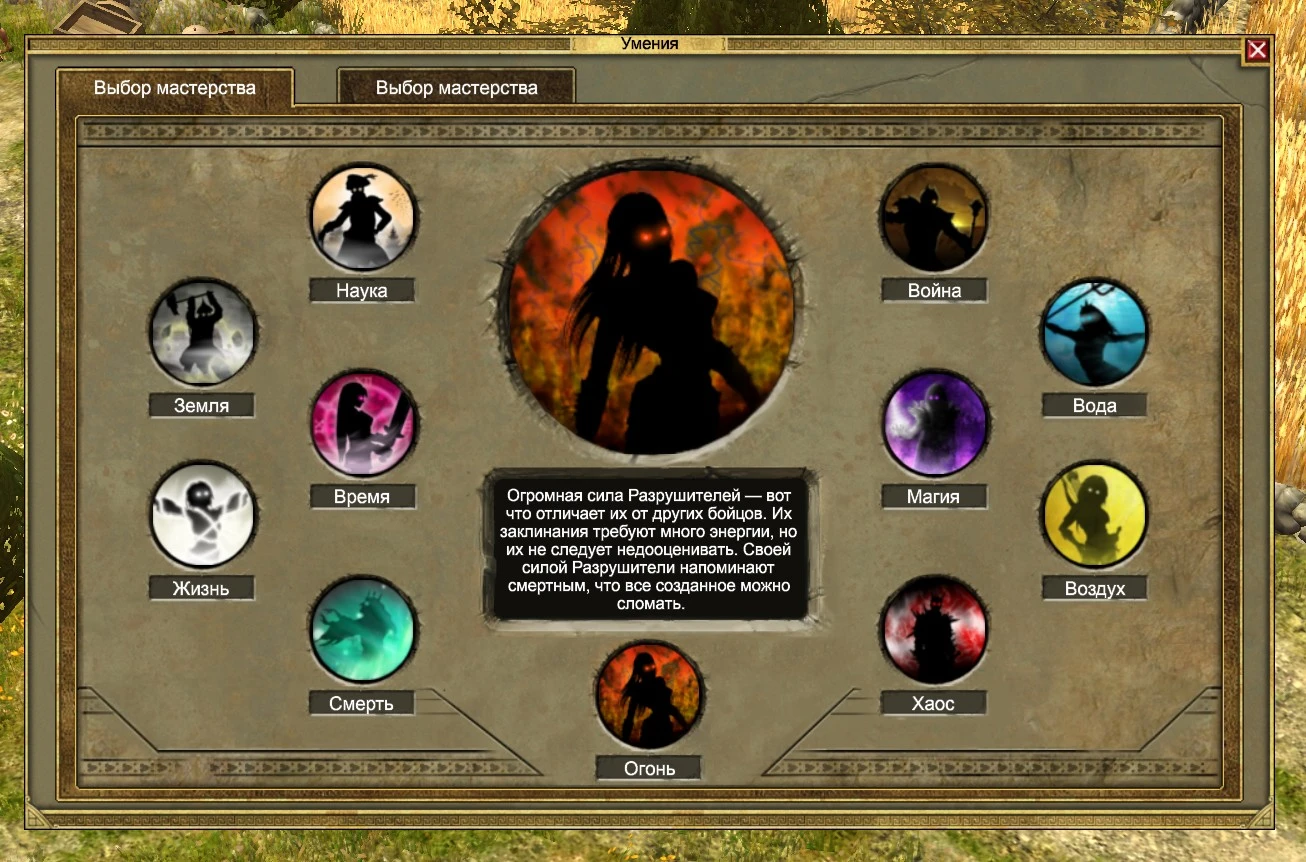Select the Время mastery icon
The height and width of the screenshot is (862, 1306).
coord(363,423)
